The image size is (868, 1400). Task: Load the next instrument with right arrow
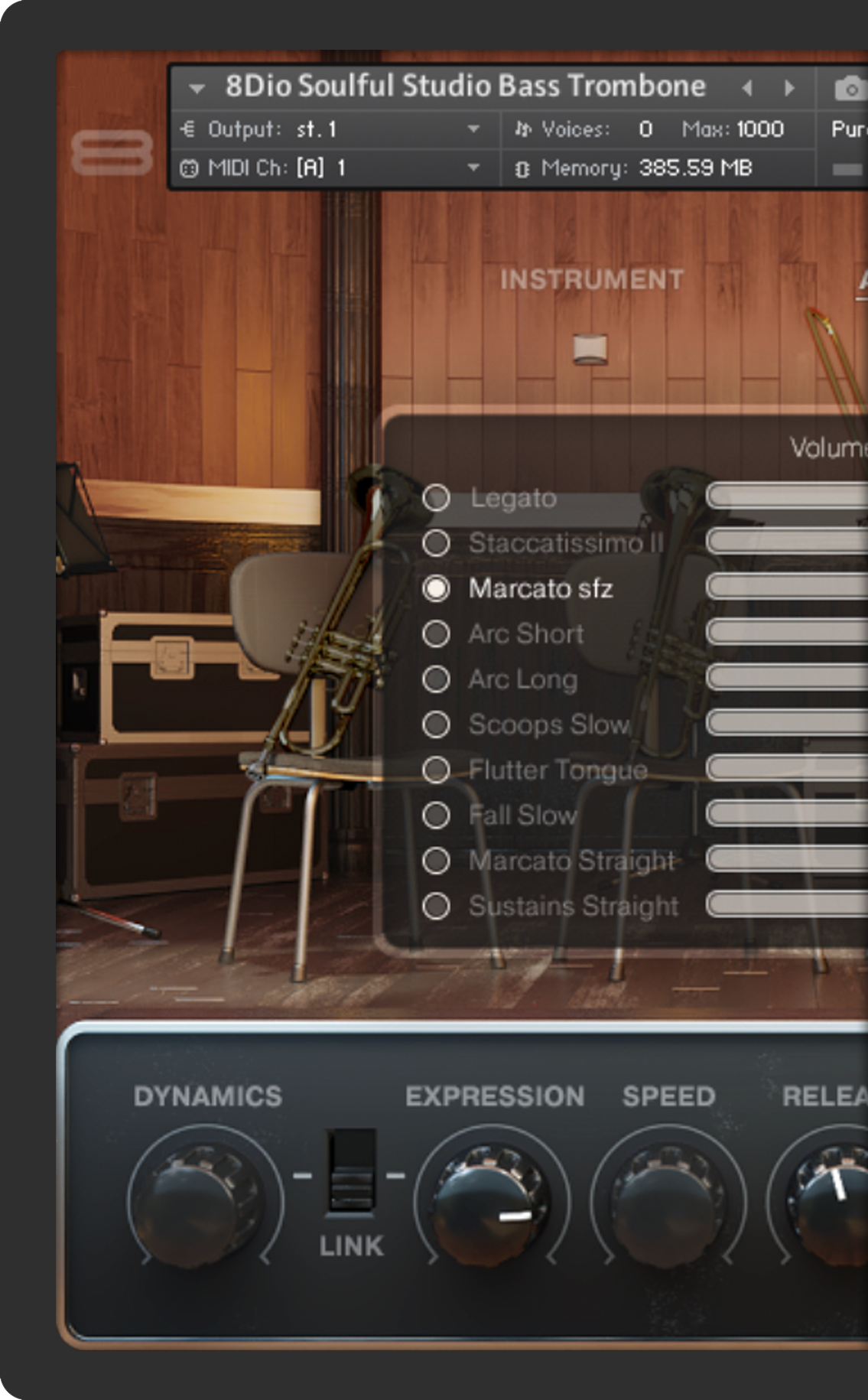coord(789,88)
